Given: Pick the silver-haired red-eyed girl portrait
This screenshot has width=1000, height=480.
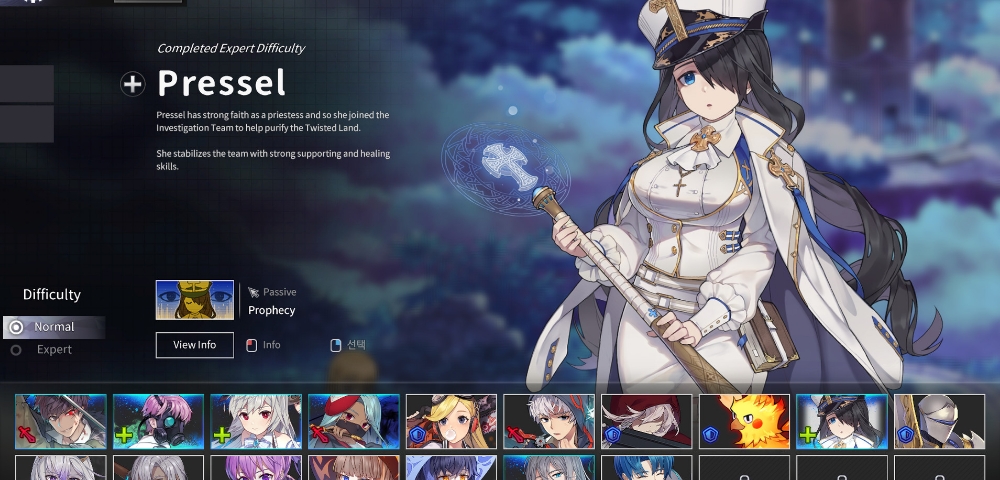Looking at the screenshot, I should click(x=255, y=421).
